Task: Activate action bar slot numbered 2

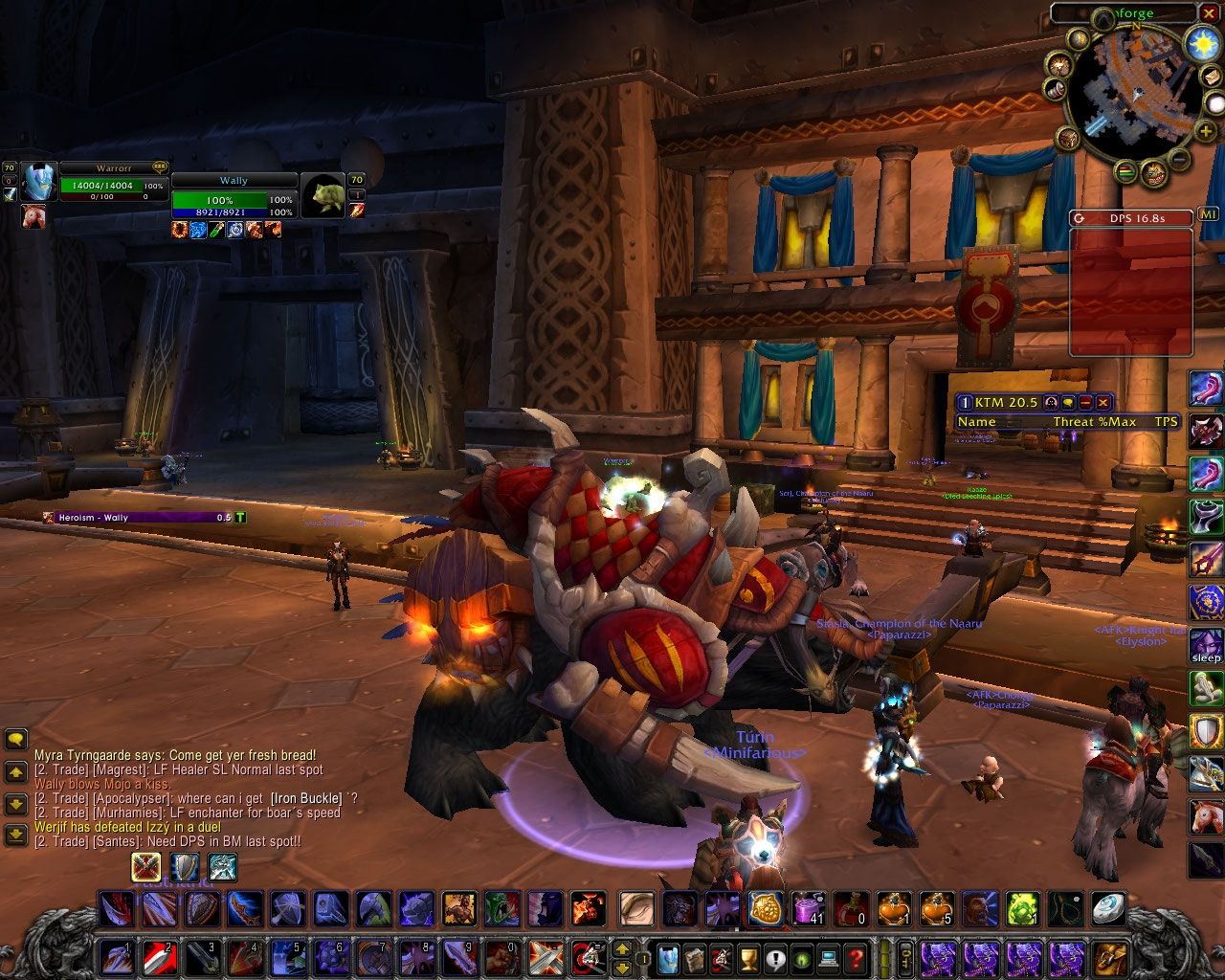Action: click(x=160, y=956)
